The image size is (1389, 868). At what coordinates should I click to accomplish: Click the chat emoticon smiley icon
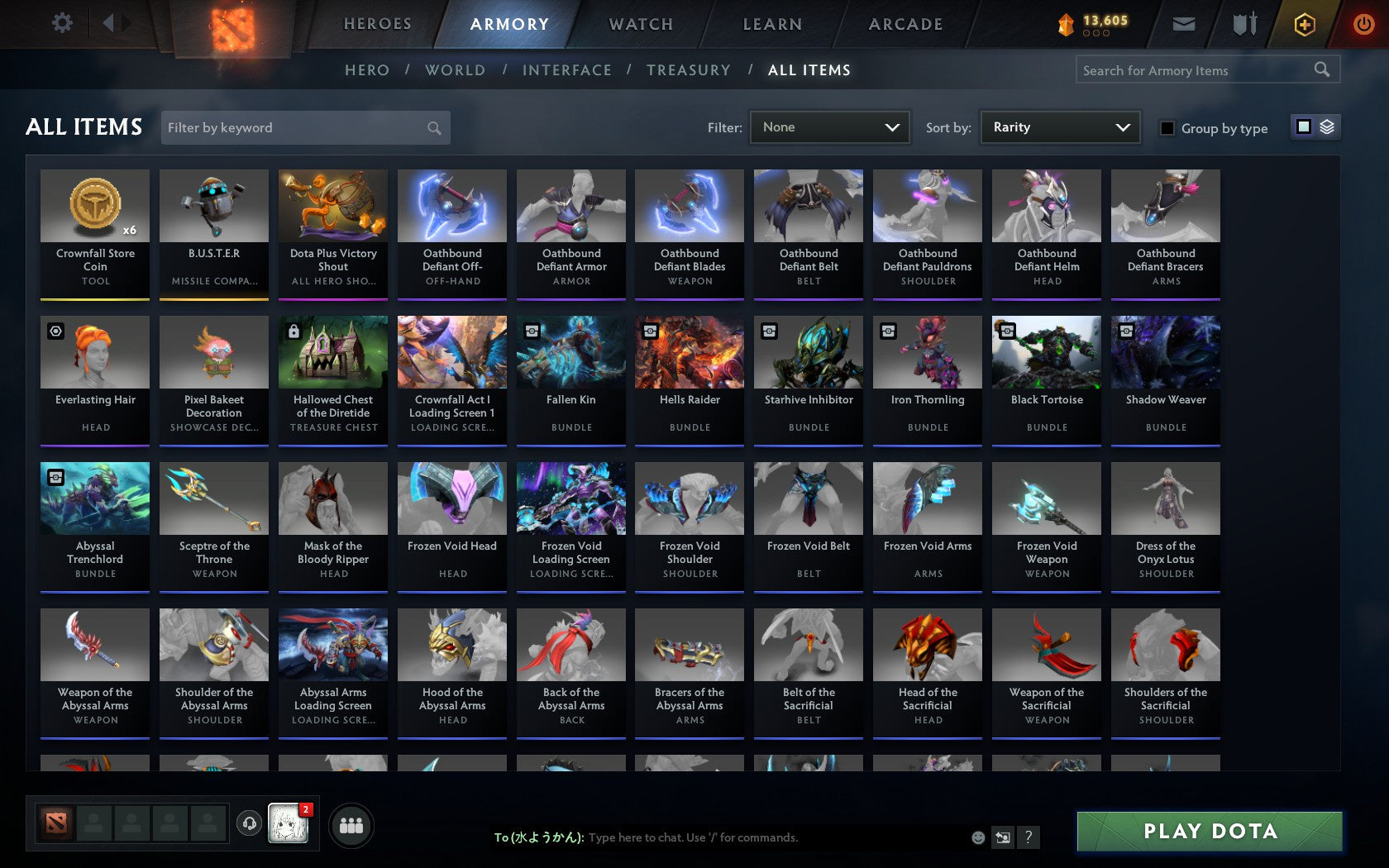978,837
